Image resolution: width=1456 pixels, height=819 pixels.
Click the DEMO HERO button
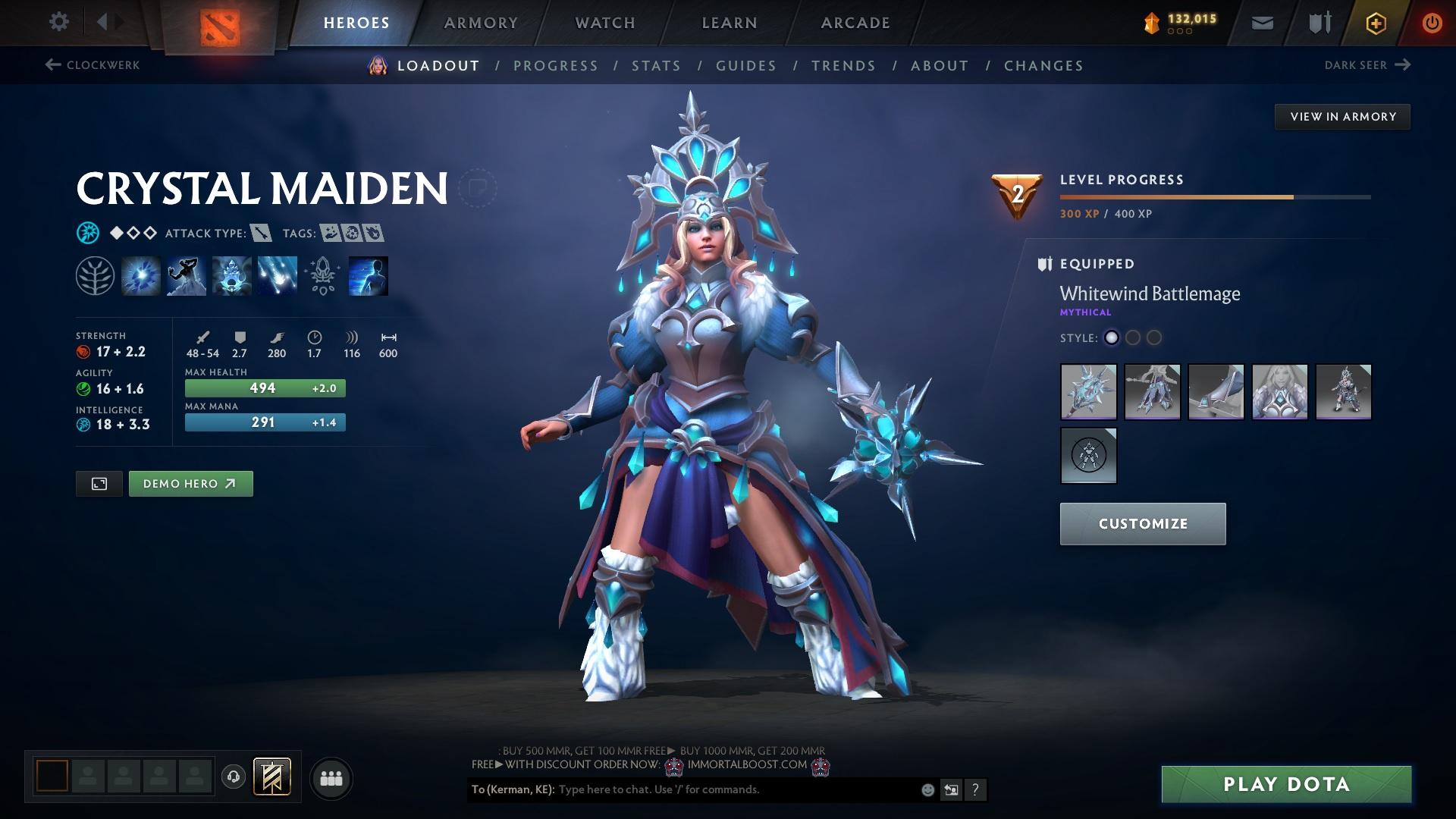[x=190, y=483]
